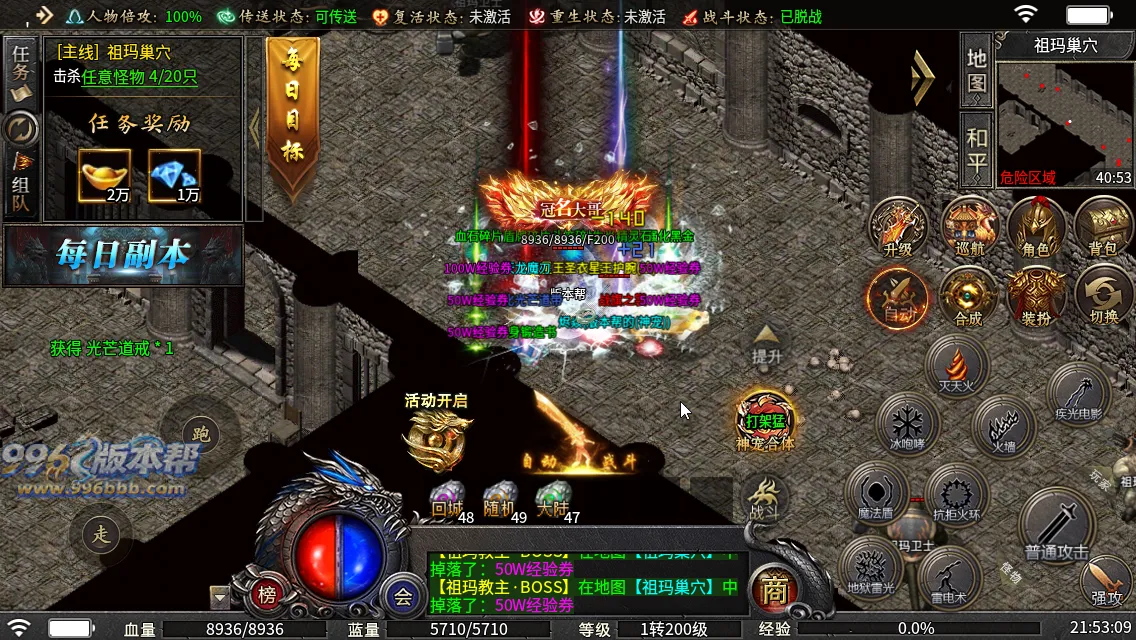Image resolution: width=1136 pixels, height=640 pixels.
Task: Tap the 切换 switch button
Action: pos(1104,297)
